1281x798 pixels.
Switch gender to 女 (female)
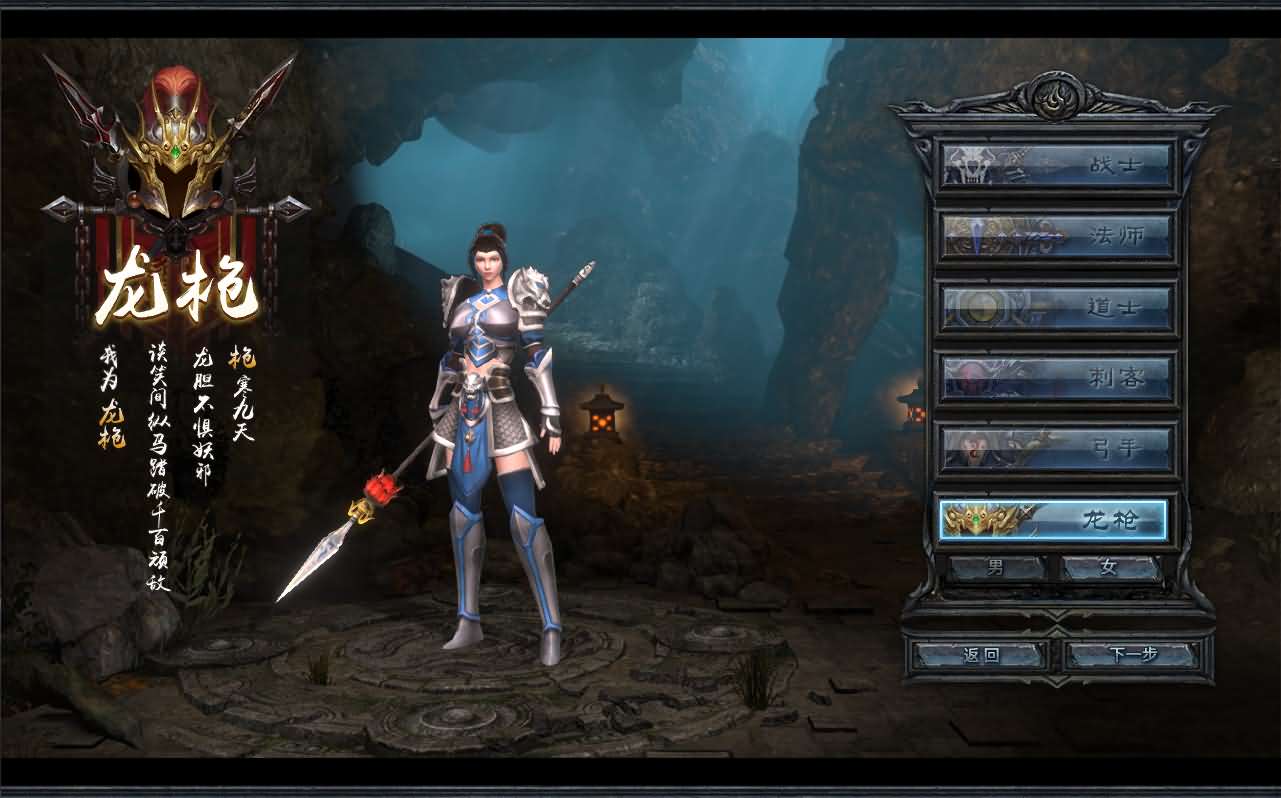click(x=1109, y=568)
